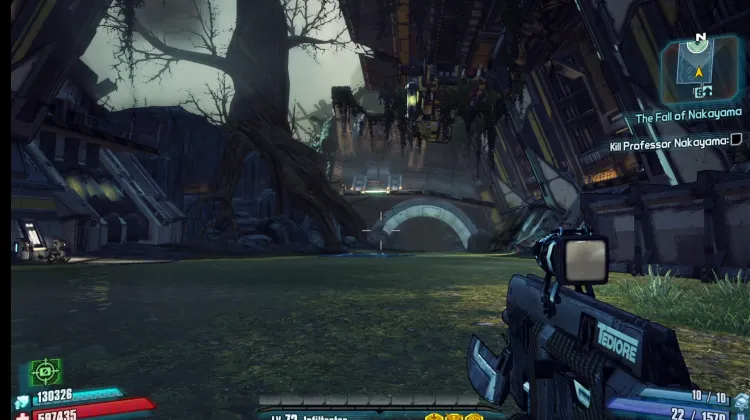Click the gold badass token icons

pyautogui.click(x=447, y=415)
